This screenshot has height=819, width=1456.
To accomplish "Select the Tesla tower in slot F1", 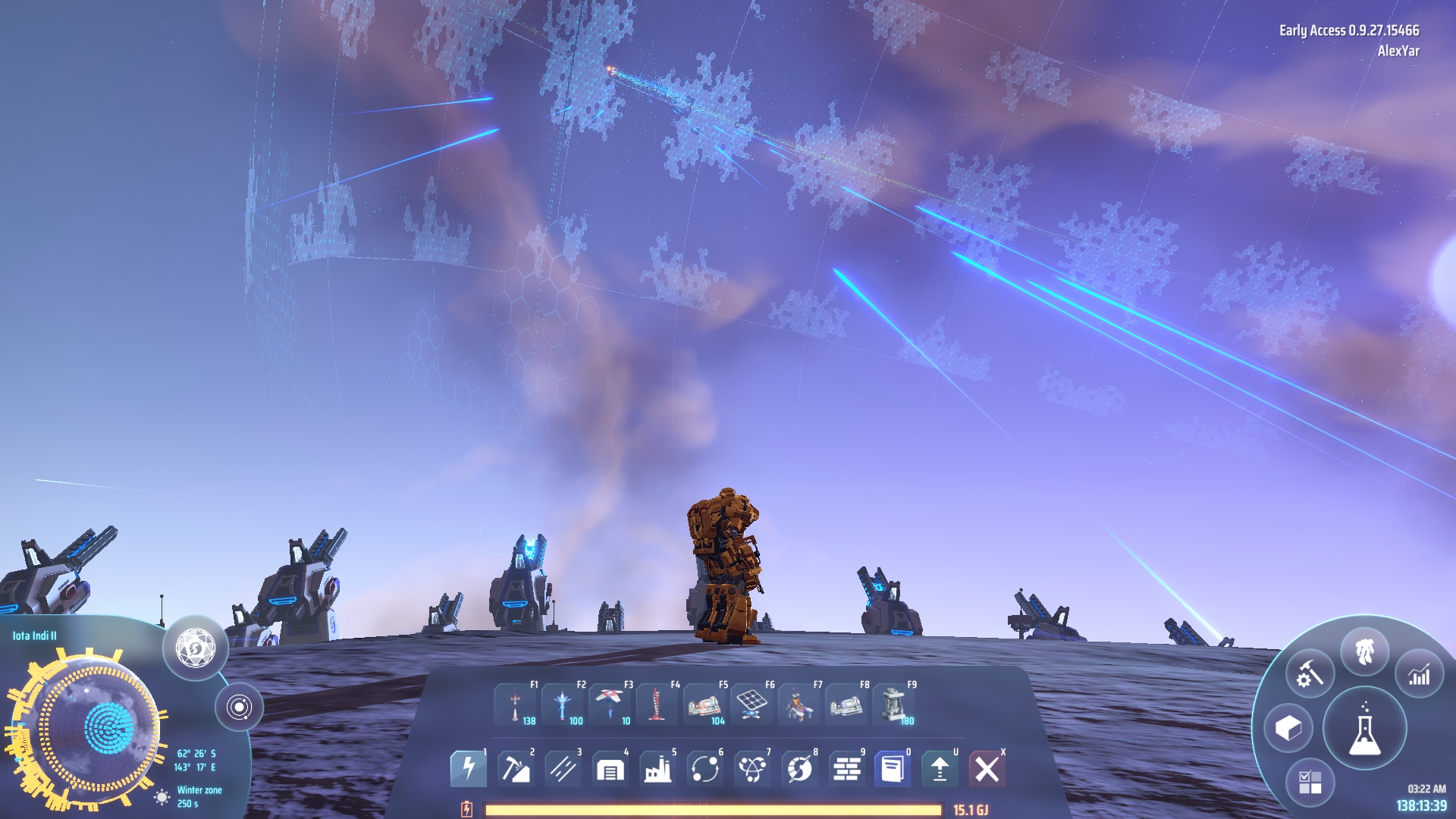I will pos(516,705).
